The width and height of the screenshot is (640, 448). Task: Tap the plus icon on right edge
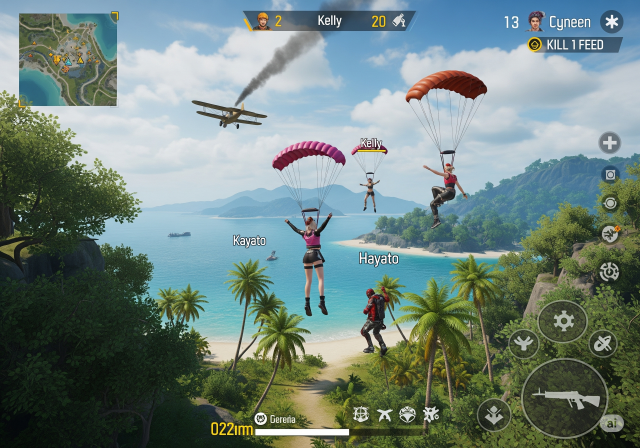(x=609, y=143)
